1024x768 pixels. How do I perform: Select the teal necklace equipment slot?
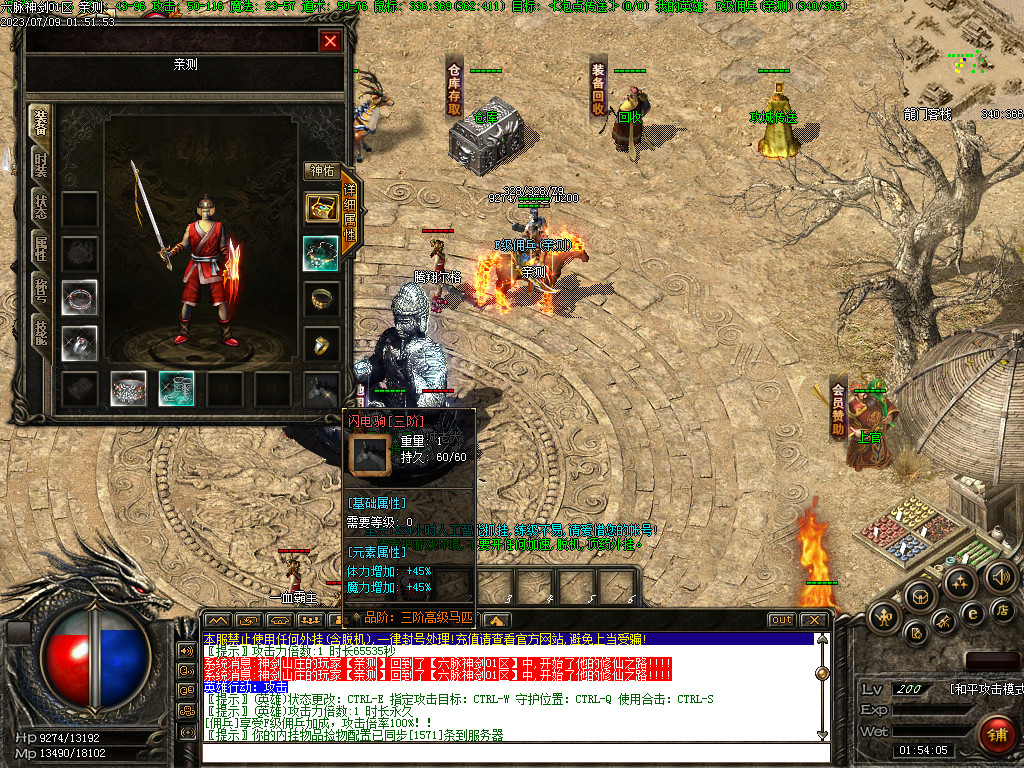[x=321, y=253]
